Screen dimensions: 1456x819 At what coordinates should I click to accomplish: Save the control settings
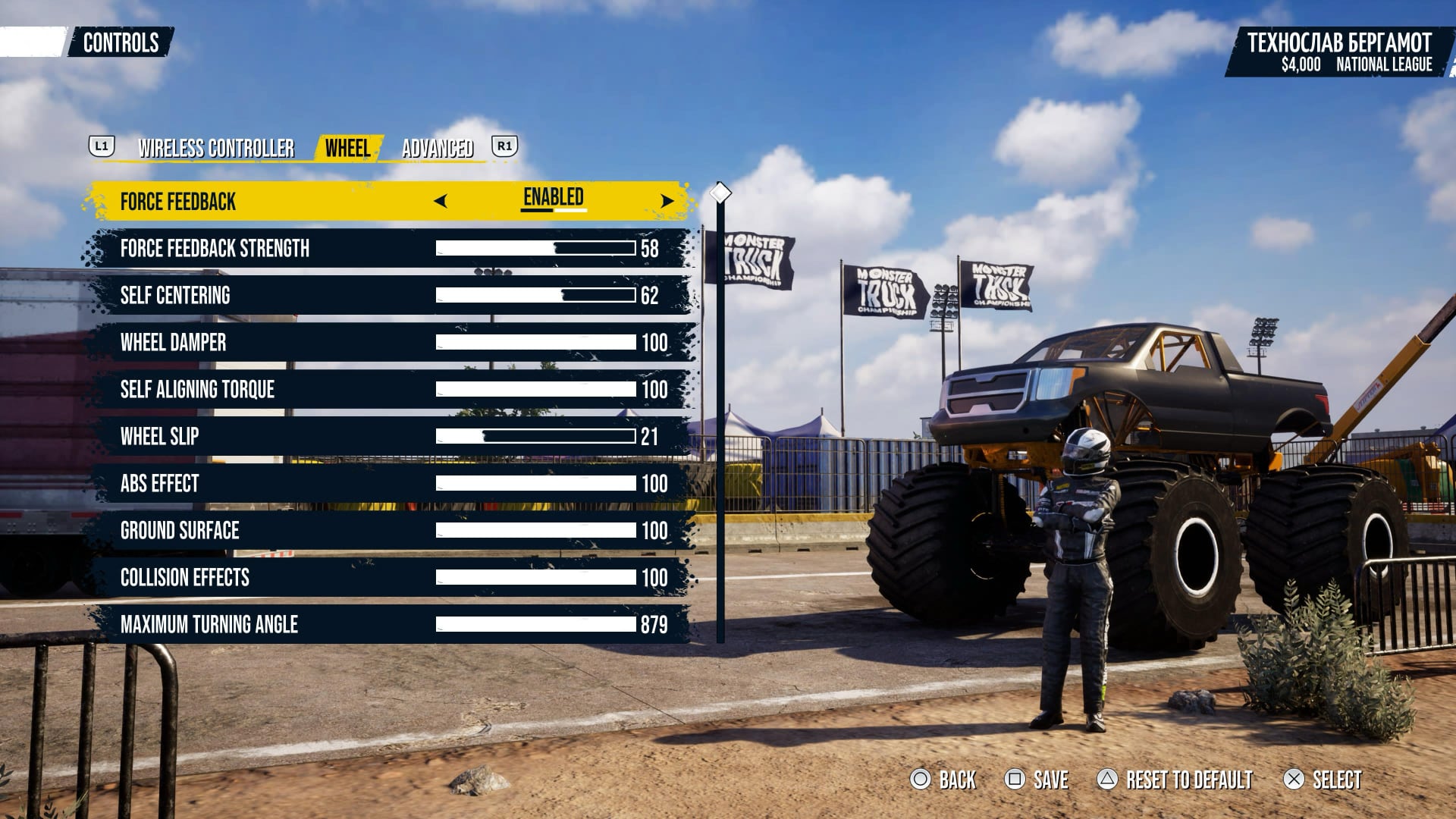coord(1037,780)
